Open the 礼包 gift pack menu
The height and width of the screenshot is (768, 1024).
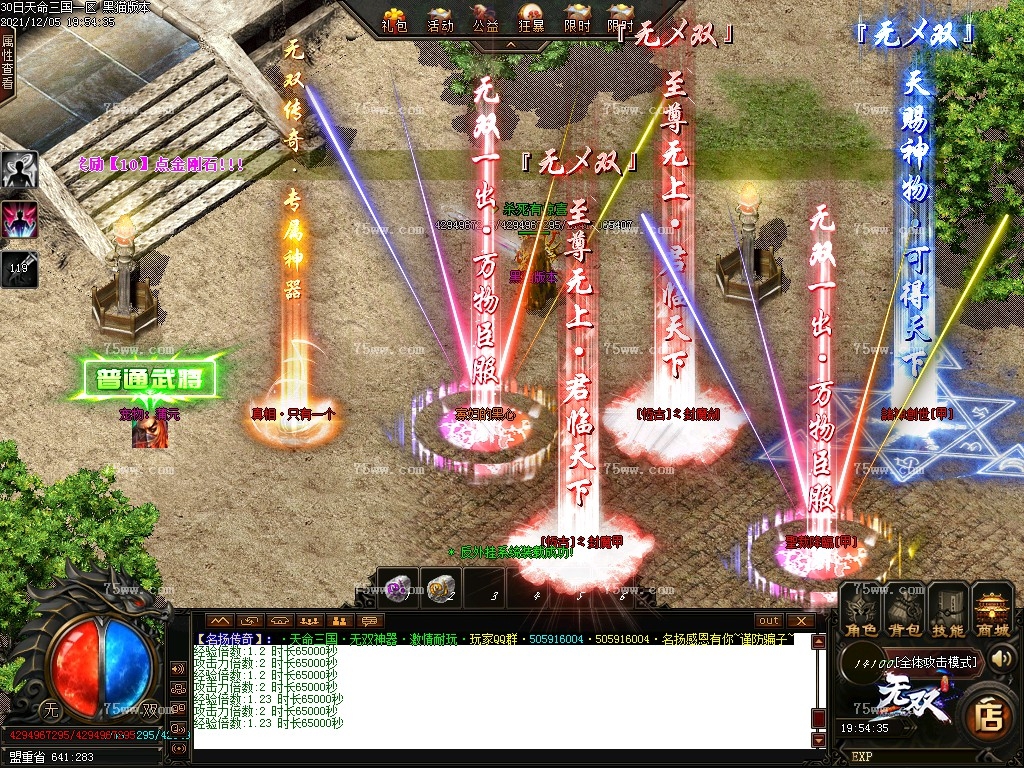point(395,18)
